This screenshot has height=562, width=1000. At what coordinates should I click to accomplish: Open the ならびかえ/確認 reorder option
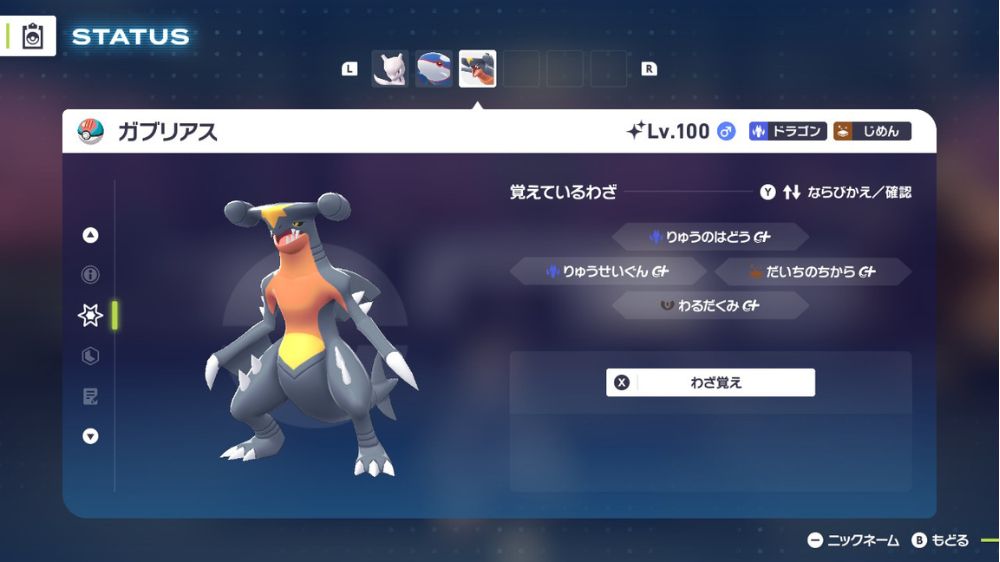pos(836,192)
